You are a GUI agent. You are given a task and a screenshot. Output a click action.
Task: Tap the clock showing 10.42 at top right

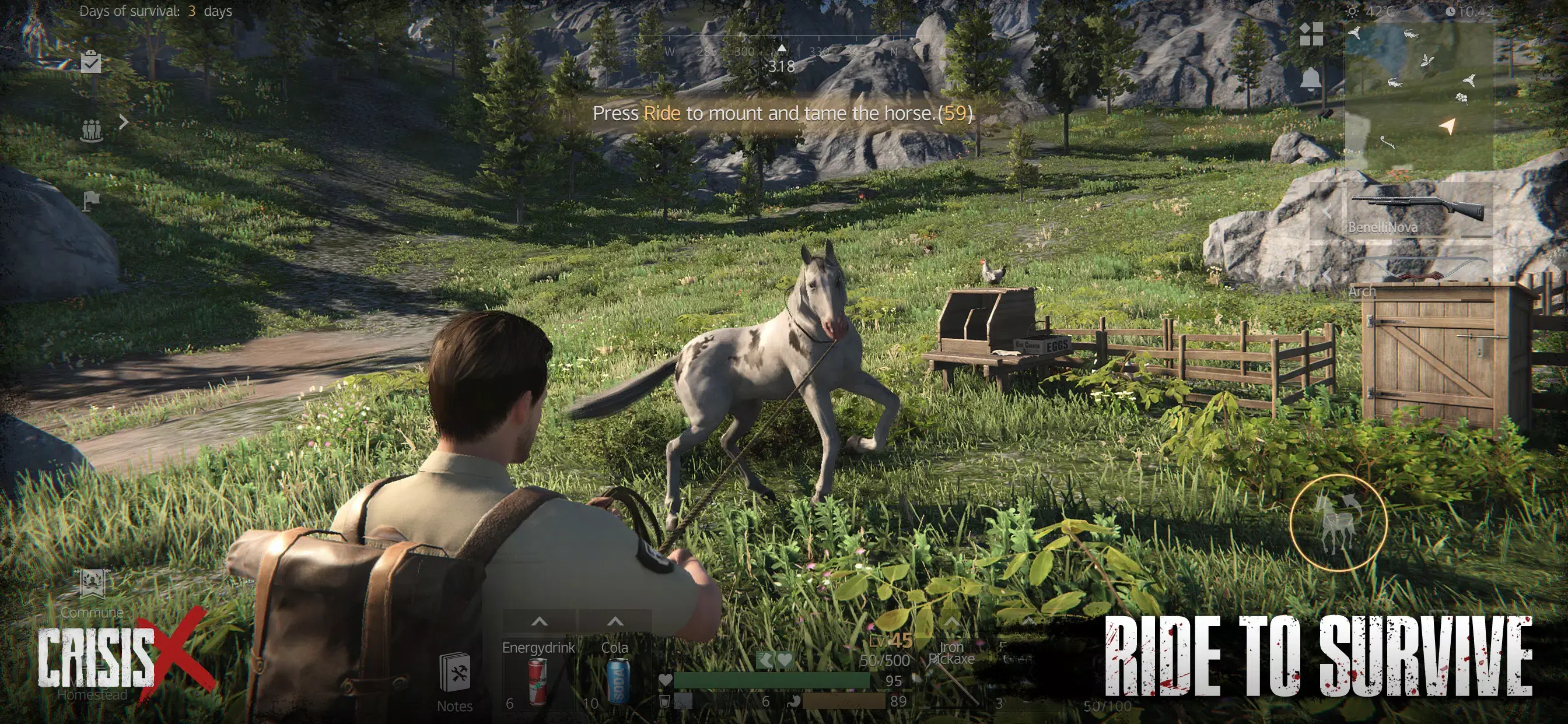click(1466, 10)
